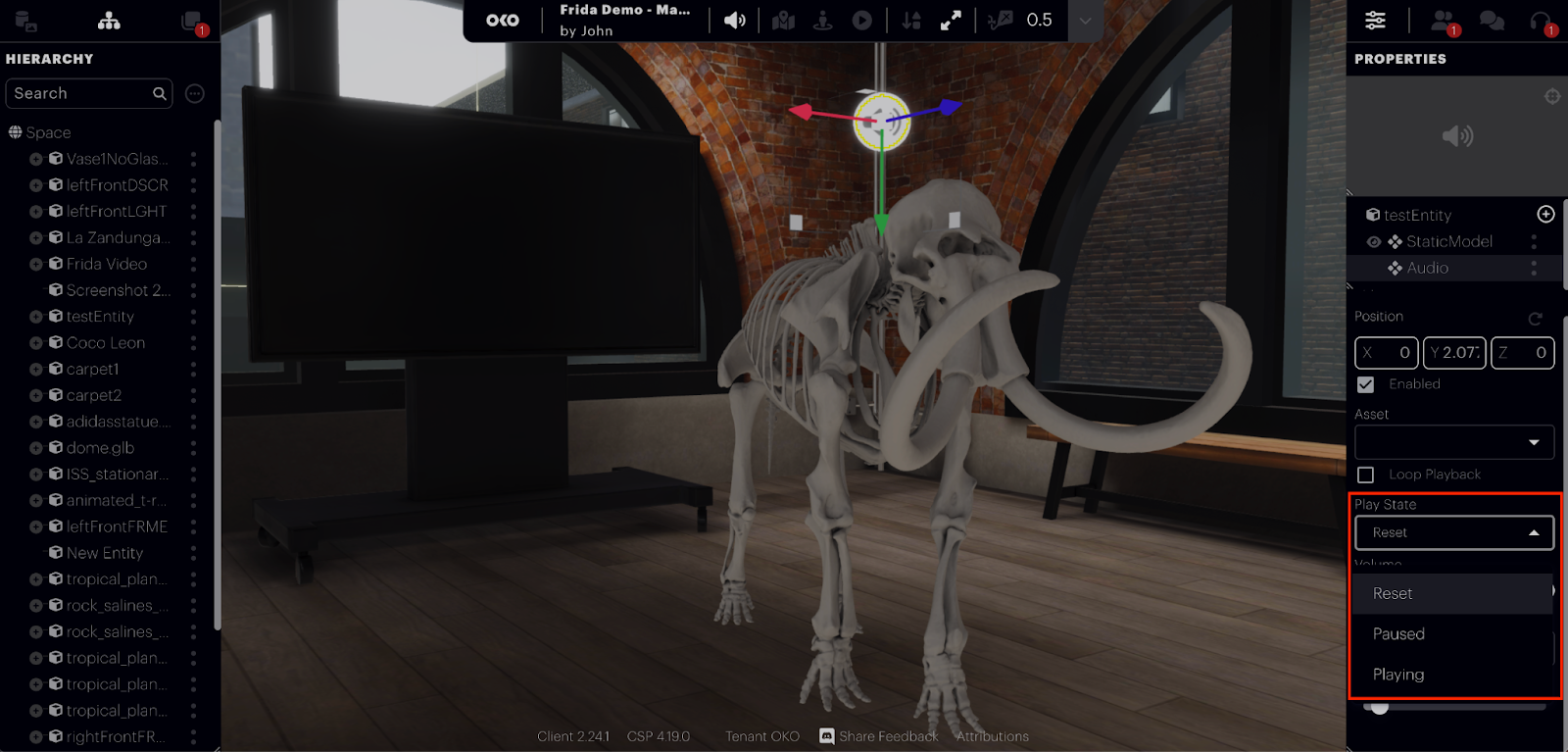This screenshot has height=752, width=1568.
Task: Pick the Reset option in the dropdown list
Action: (1393, 594)
